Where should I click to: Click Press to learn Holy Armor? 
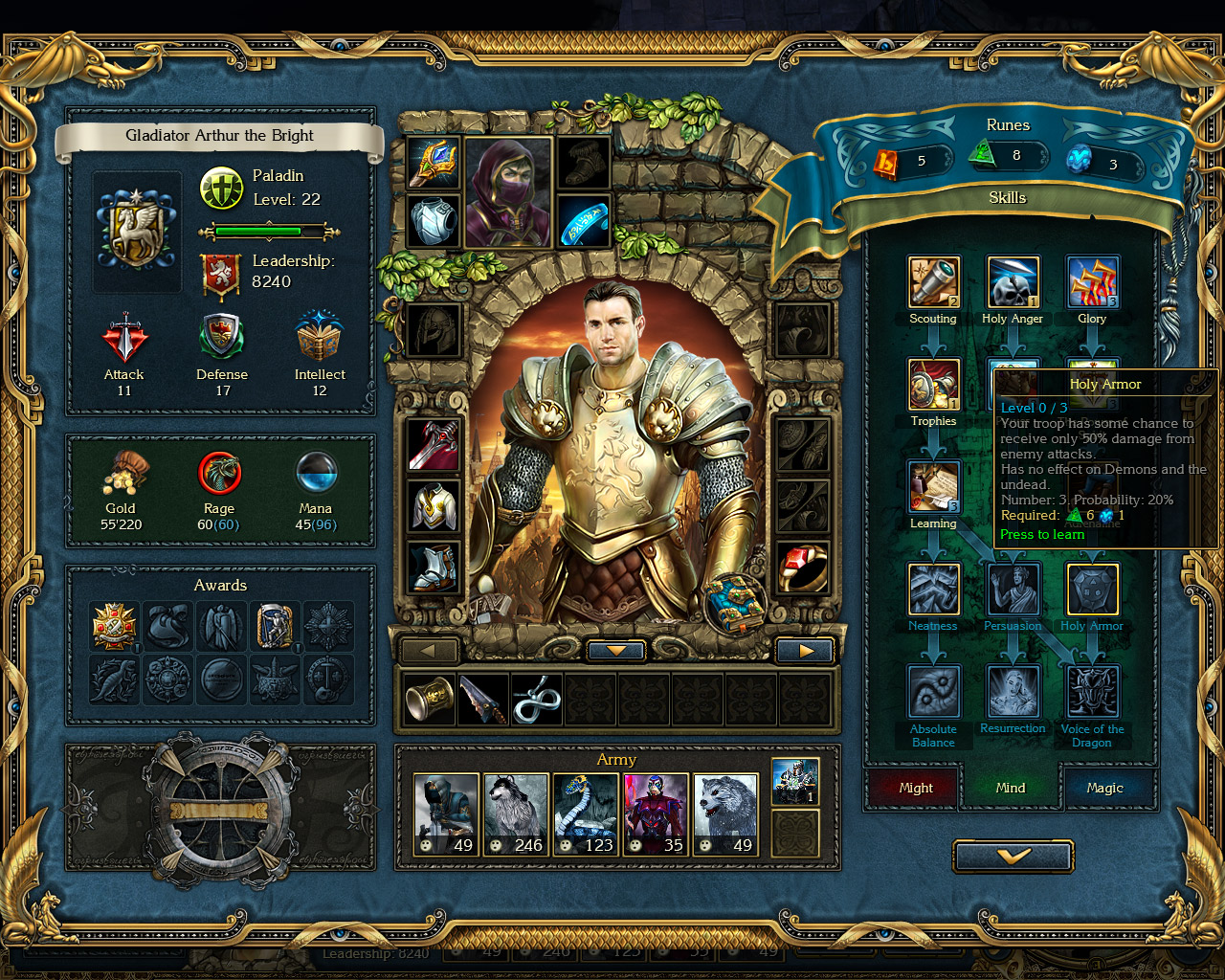click(x=1041, y=534)
